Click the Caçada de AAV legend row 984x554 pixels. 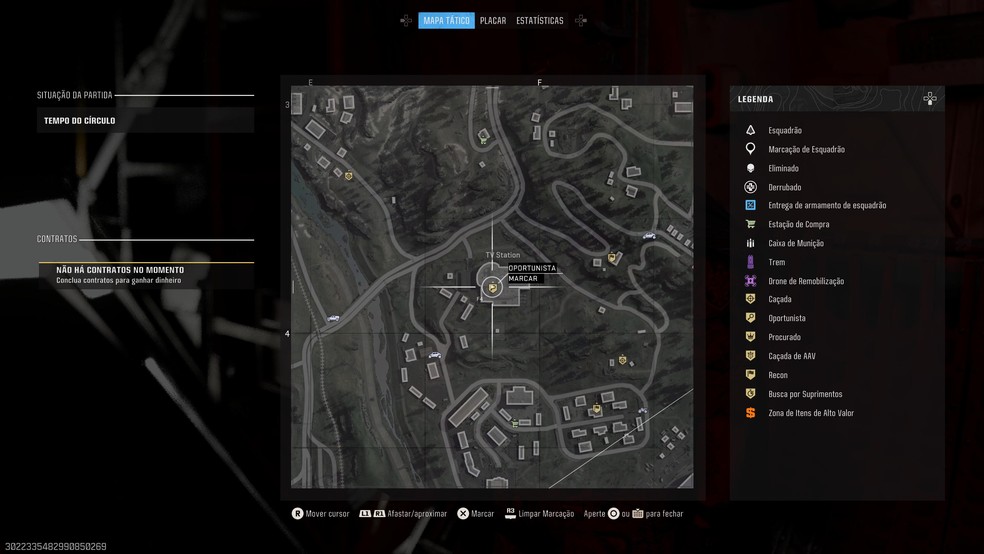point(791,356)
